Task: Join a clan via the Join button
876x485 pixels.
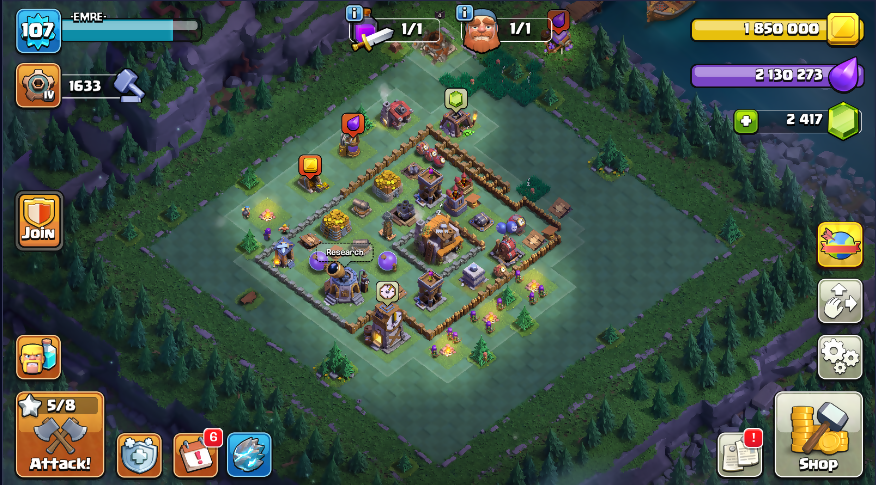Action: [x=39, y=221]
